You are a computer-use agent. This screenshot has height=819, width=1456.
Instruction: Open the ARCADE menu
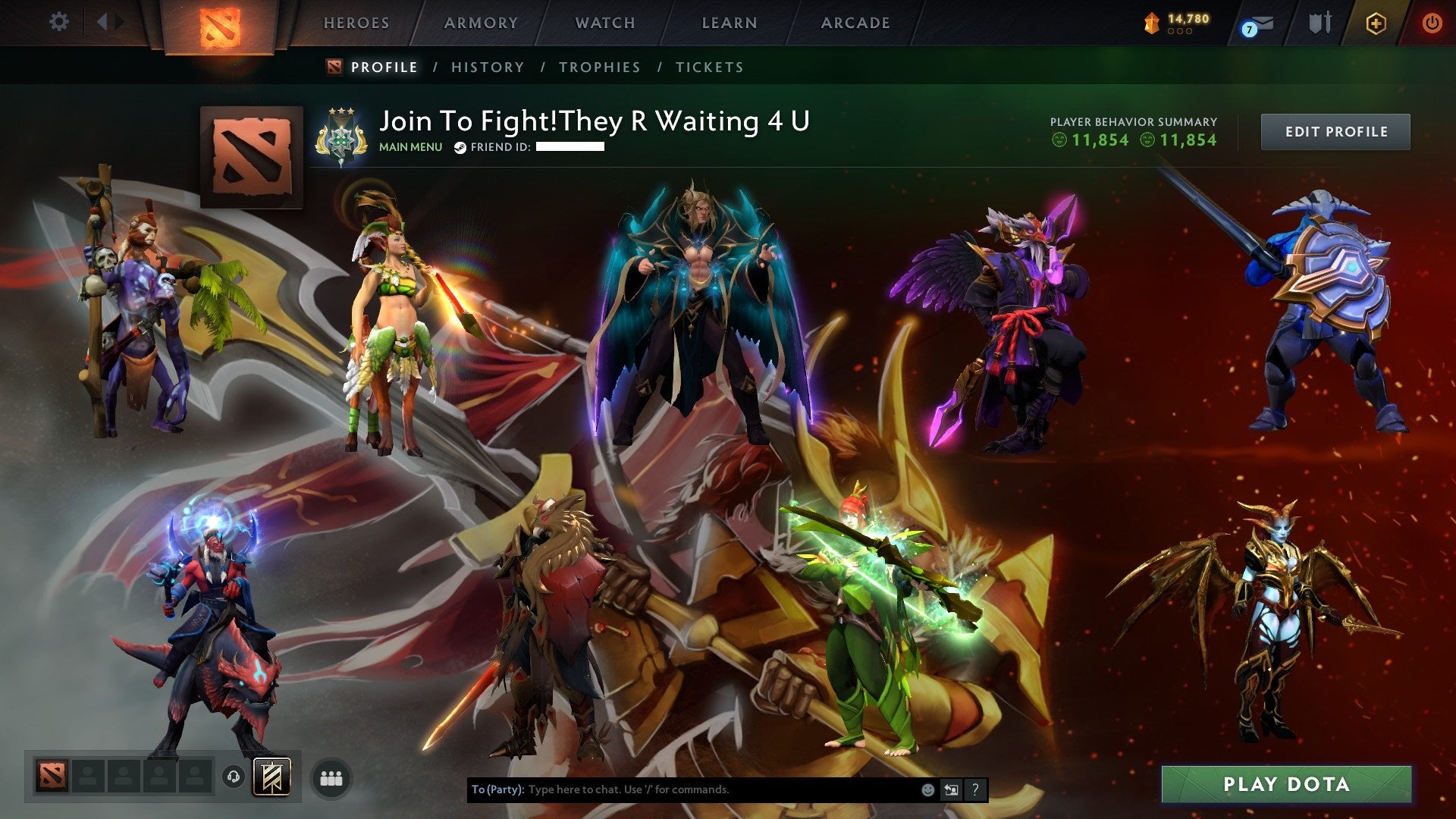coord(855,23)
